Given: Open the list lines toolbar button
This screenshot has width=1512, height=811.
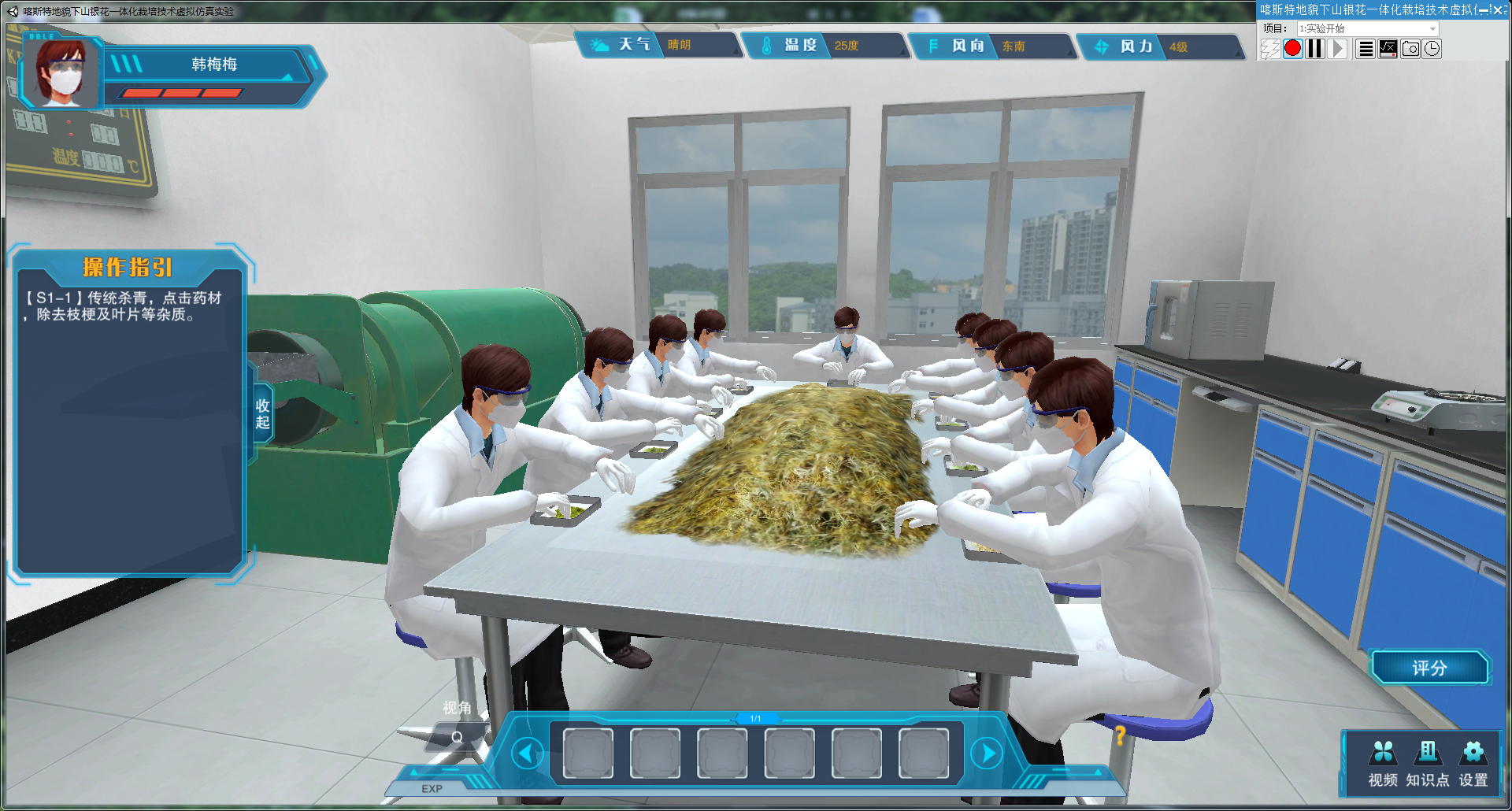Looking at the screenshot, I should pos(1366,49).
